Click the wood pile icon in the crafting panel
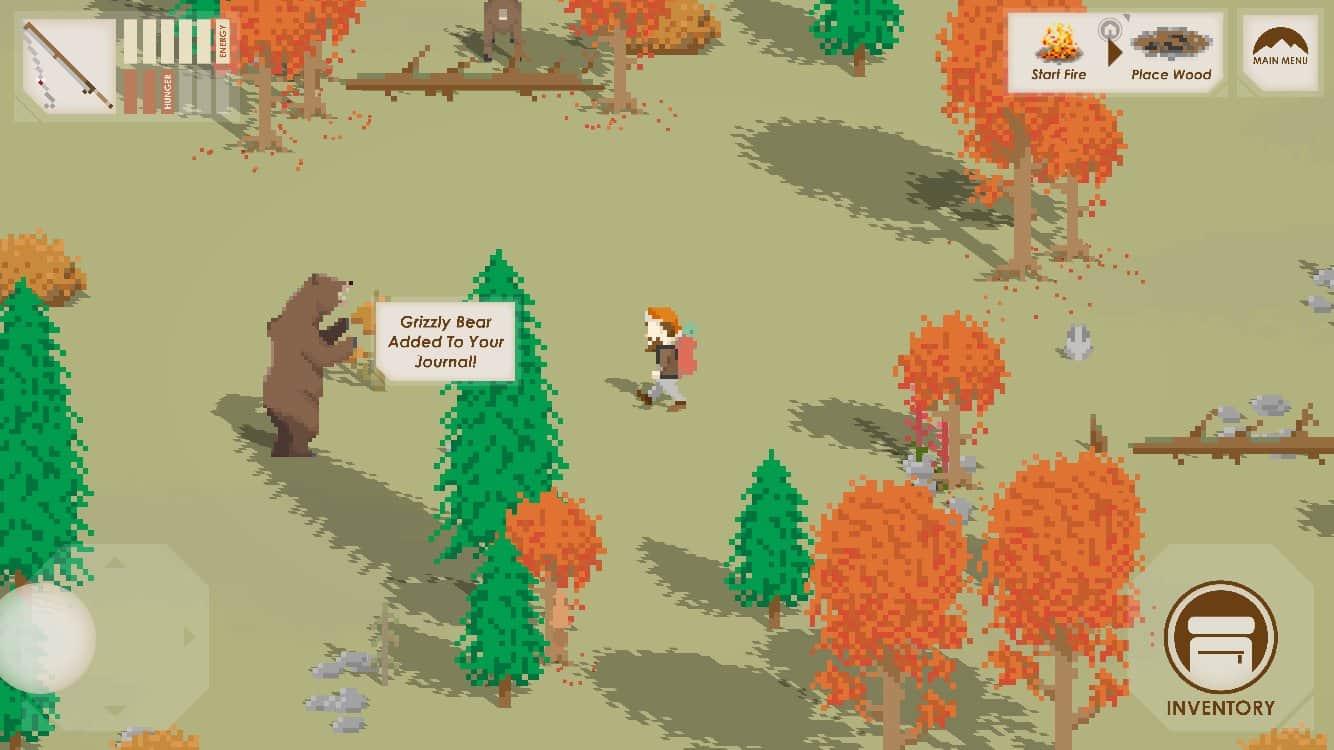This screenshot has height=750, width=1334. tap(1170, 45)
